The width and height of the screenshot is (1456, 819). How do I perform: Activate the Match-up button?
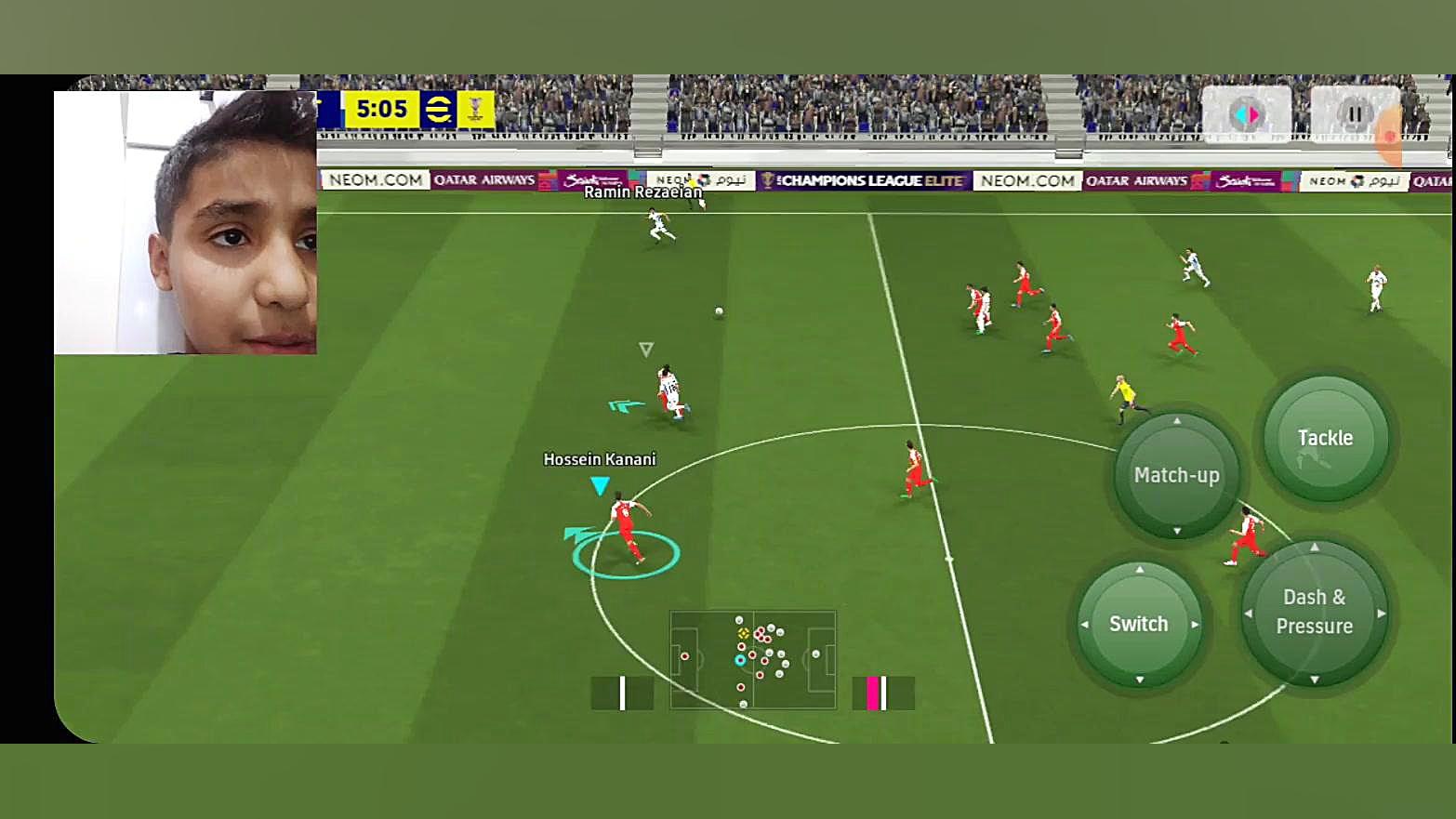click(1176, 475)
